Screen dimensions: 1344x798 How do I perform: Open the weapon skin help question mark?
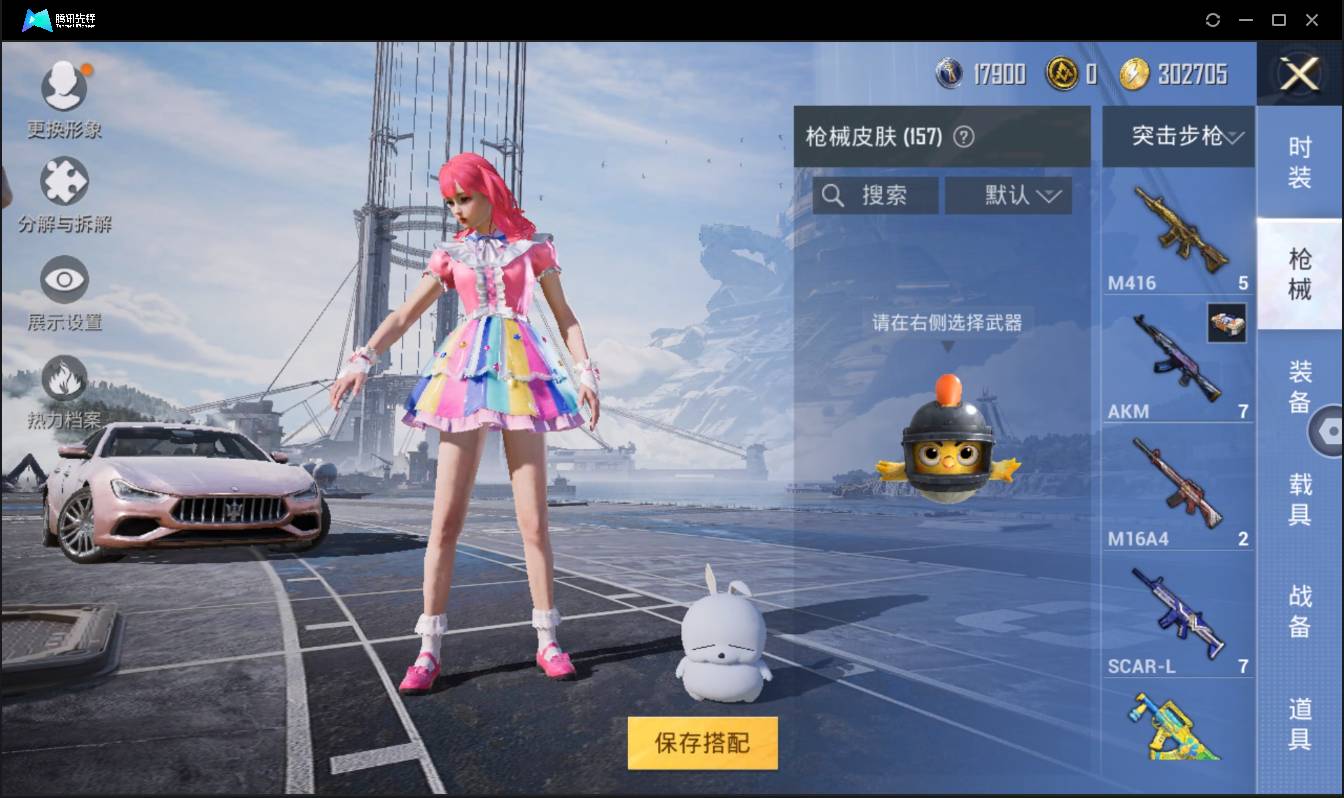pyautogui.click(x=963, y=137)
